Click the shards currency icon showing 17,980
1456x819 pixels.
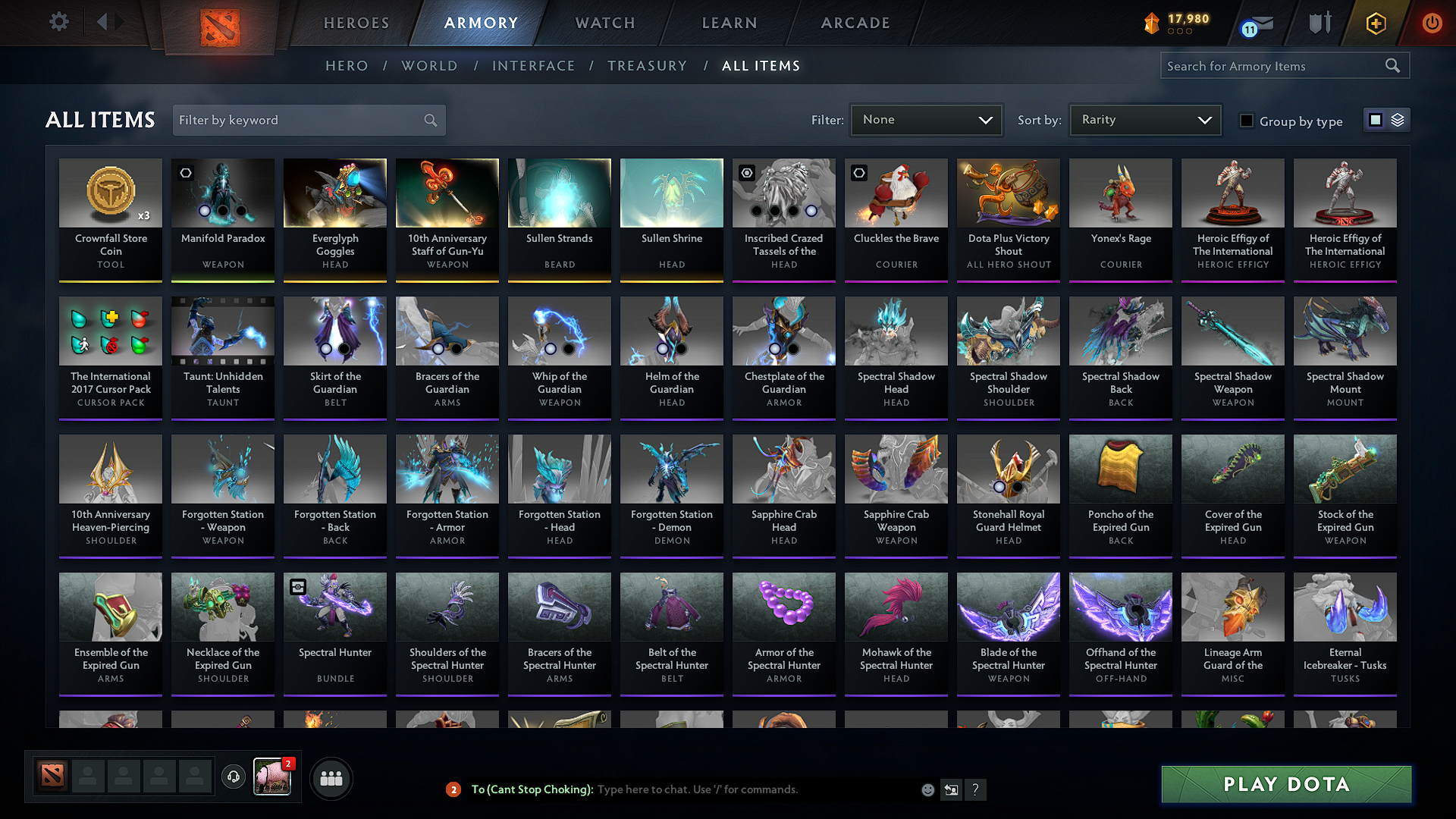(x=1151, y=24)
